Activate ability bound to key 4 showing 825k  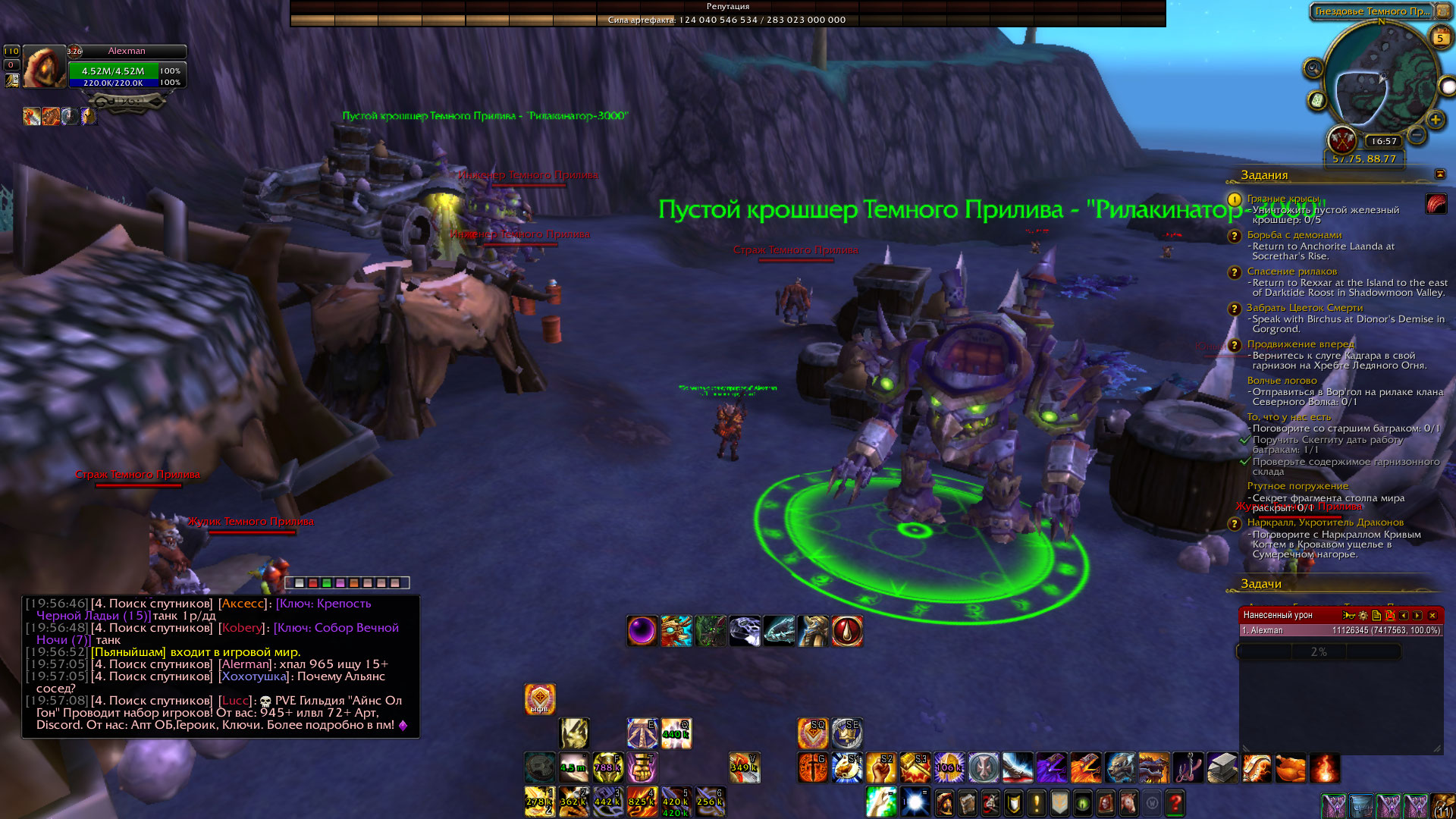pyautogui.click(x=642, y=802)
